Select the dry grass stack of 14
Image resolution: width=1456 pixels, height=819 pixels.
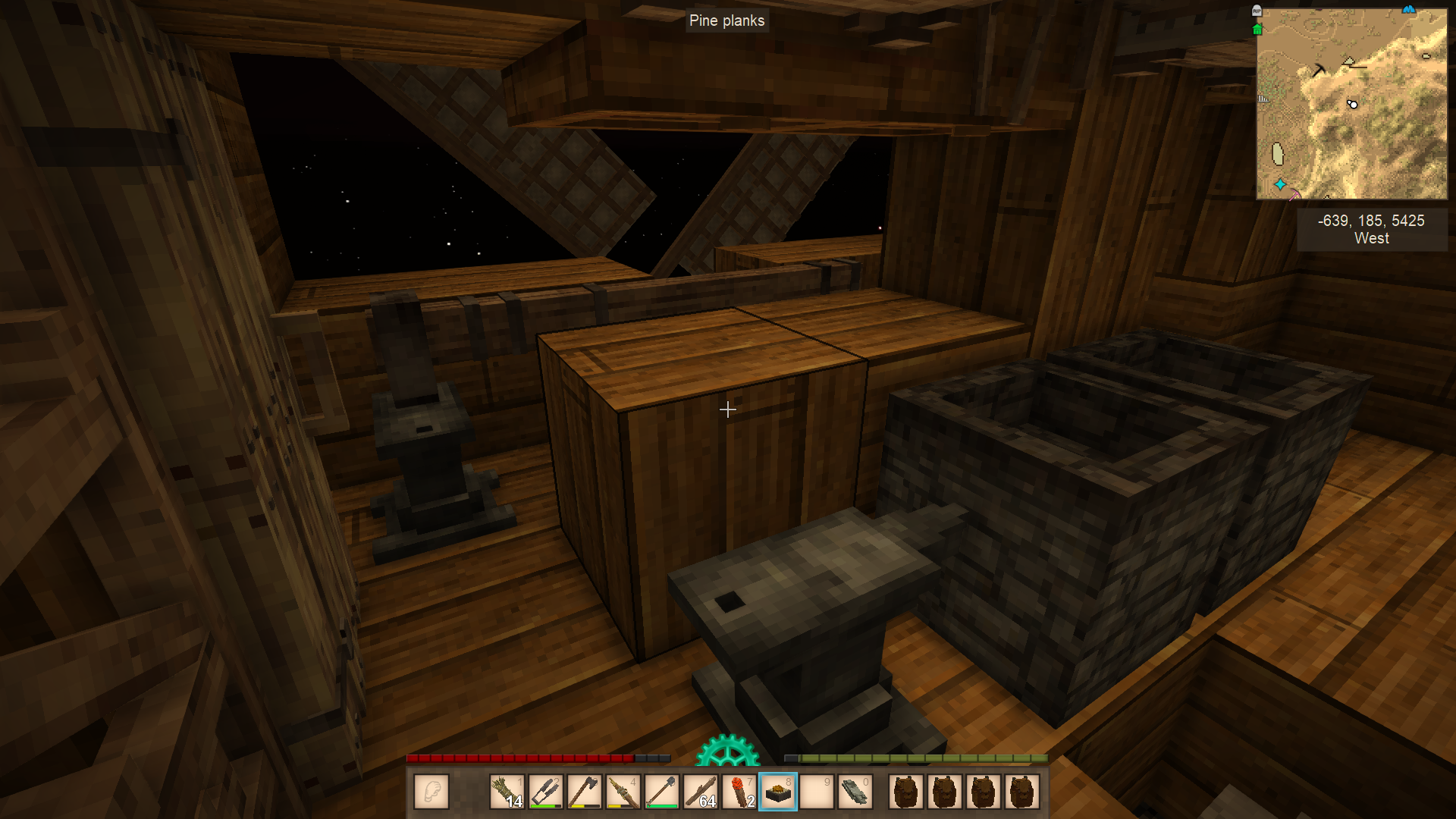click(507, 792)
